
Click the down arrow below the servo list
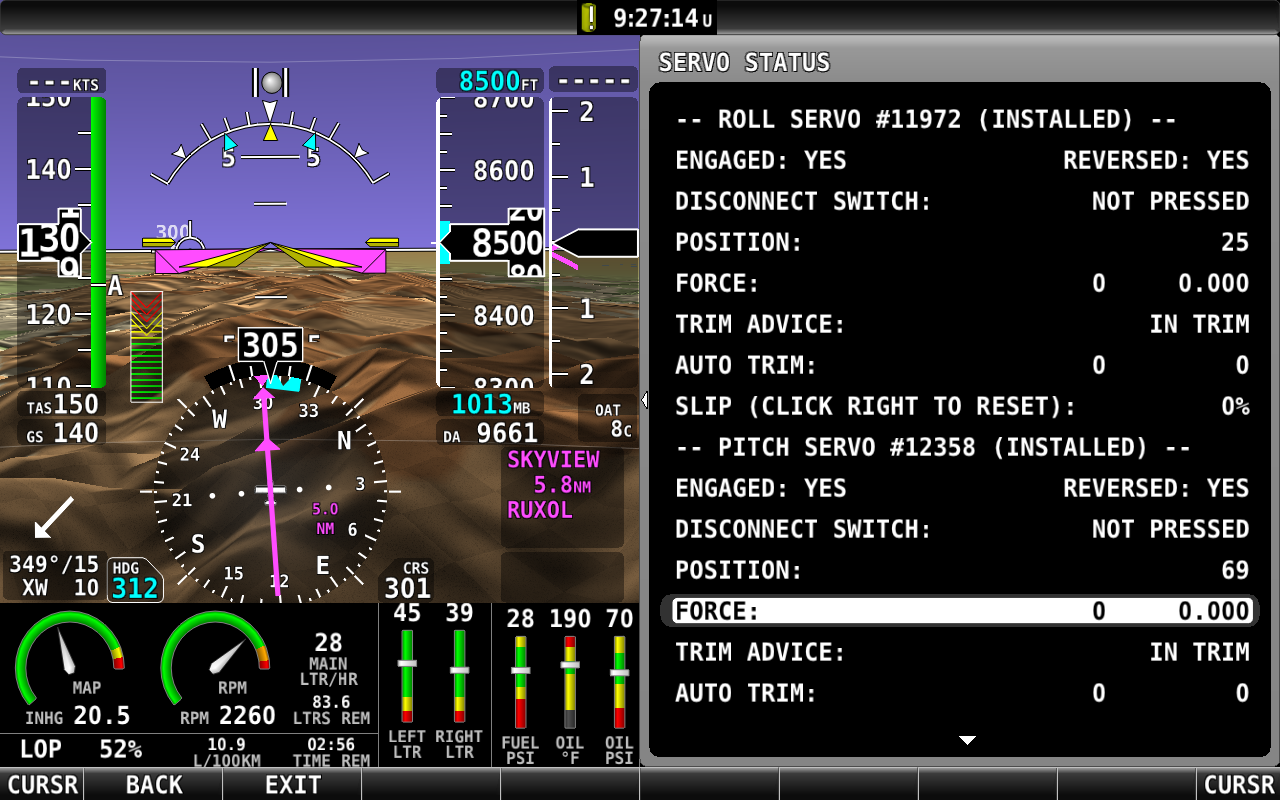pyautogui.click(x=967, y=741)
